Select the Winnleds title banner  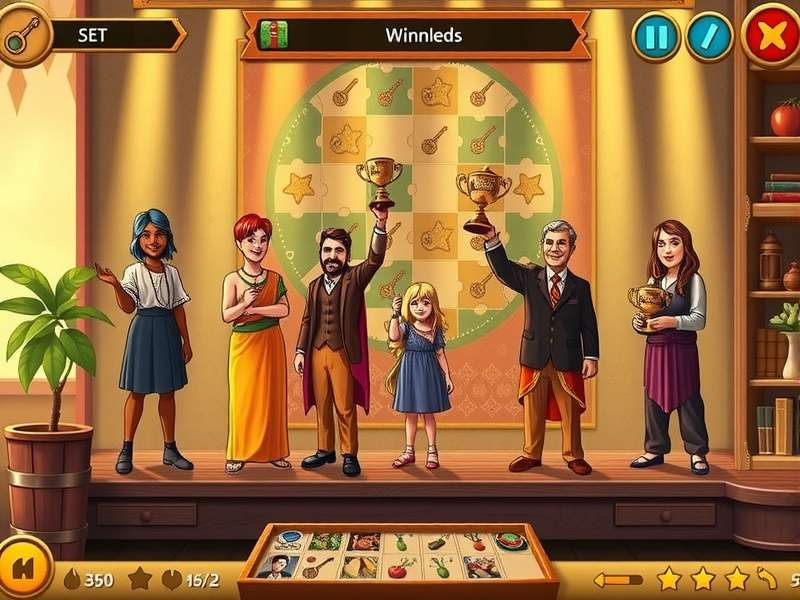coord(420,35)
